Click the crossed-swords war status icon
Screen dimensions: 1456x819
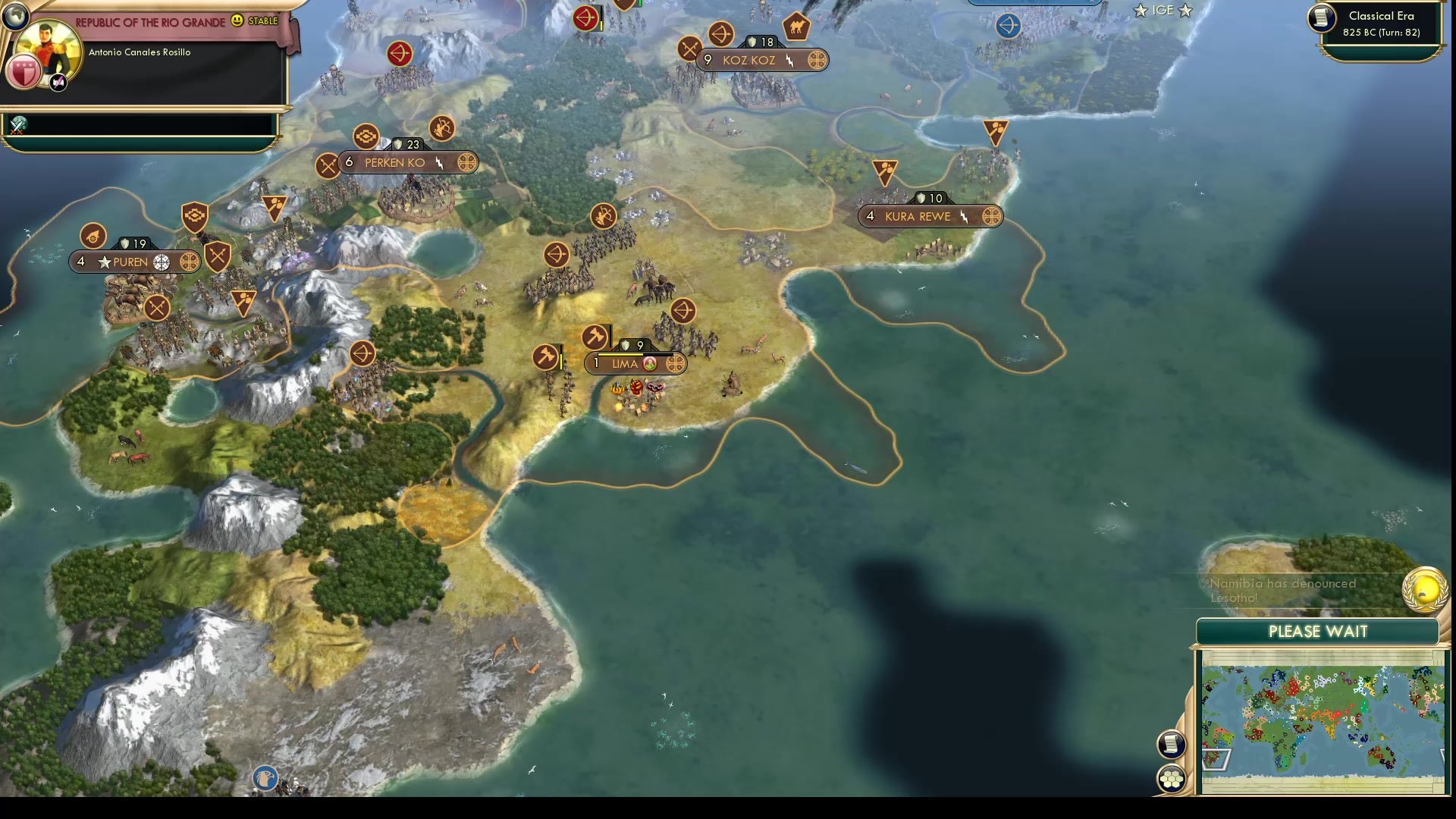pyautogui.click(x=17, y=126)
